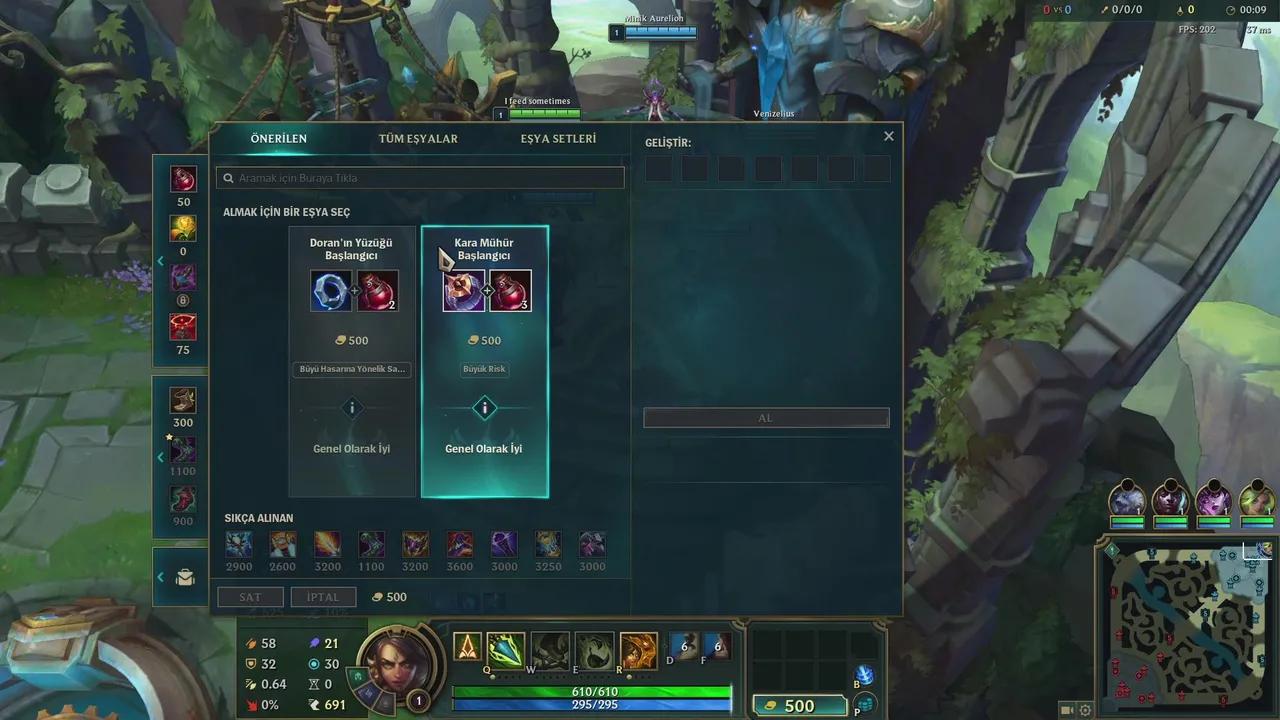Screen dimensions: 1280x720
Task: Click the Boots icon priced 300 in sidebar
Action: click(182, 399)
